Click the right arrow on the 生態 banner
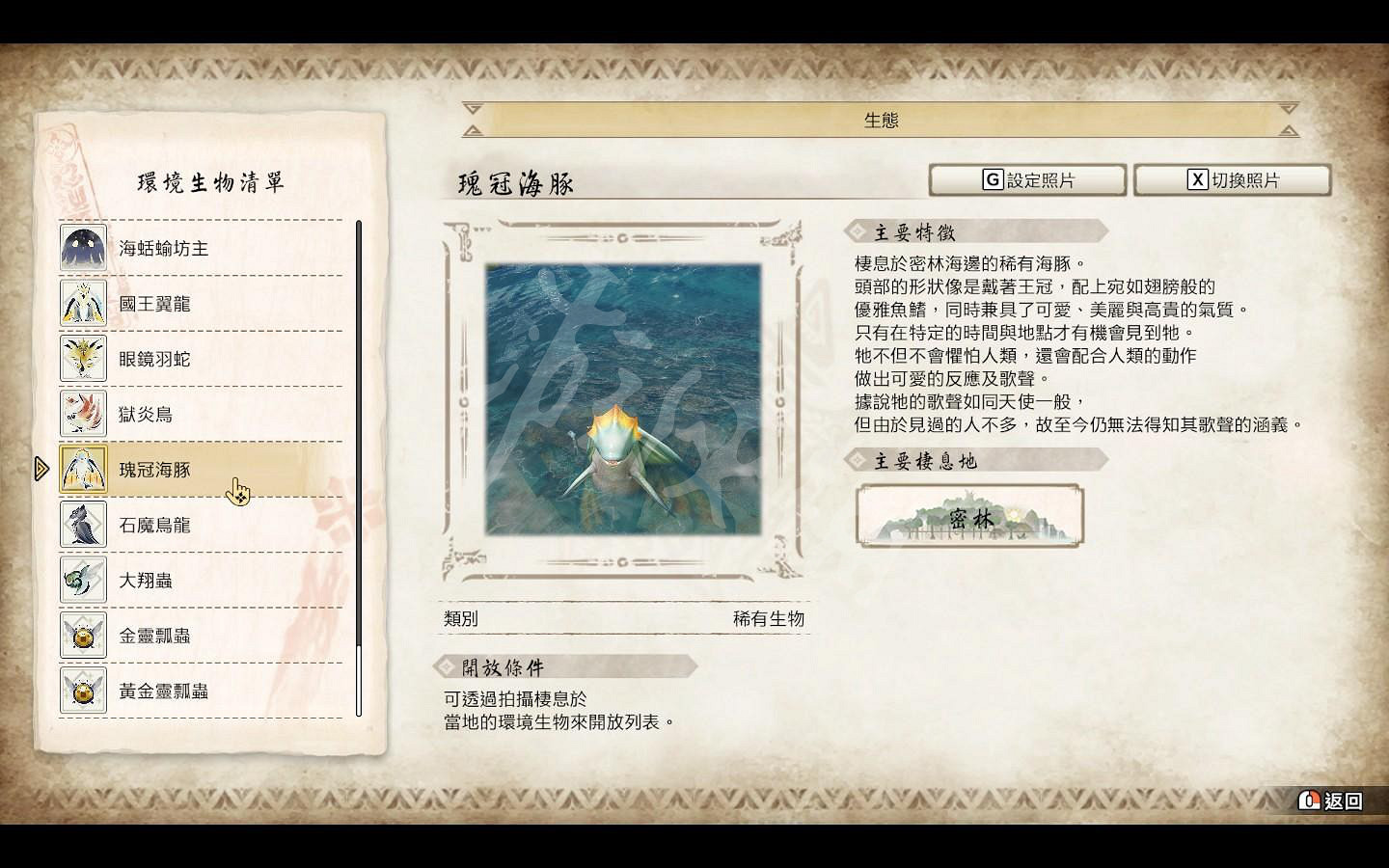This screenshot has height=868, width=1389. pos(1287,118)
